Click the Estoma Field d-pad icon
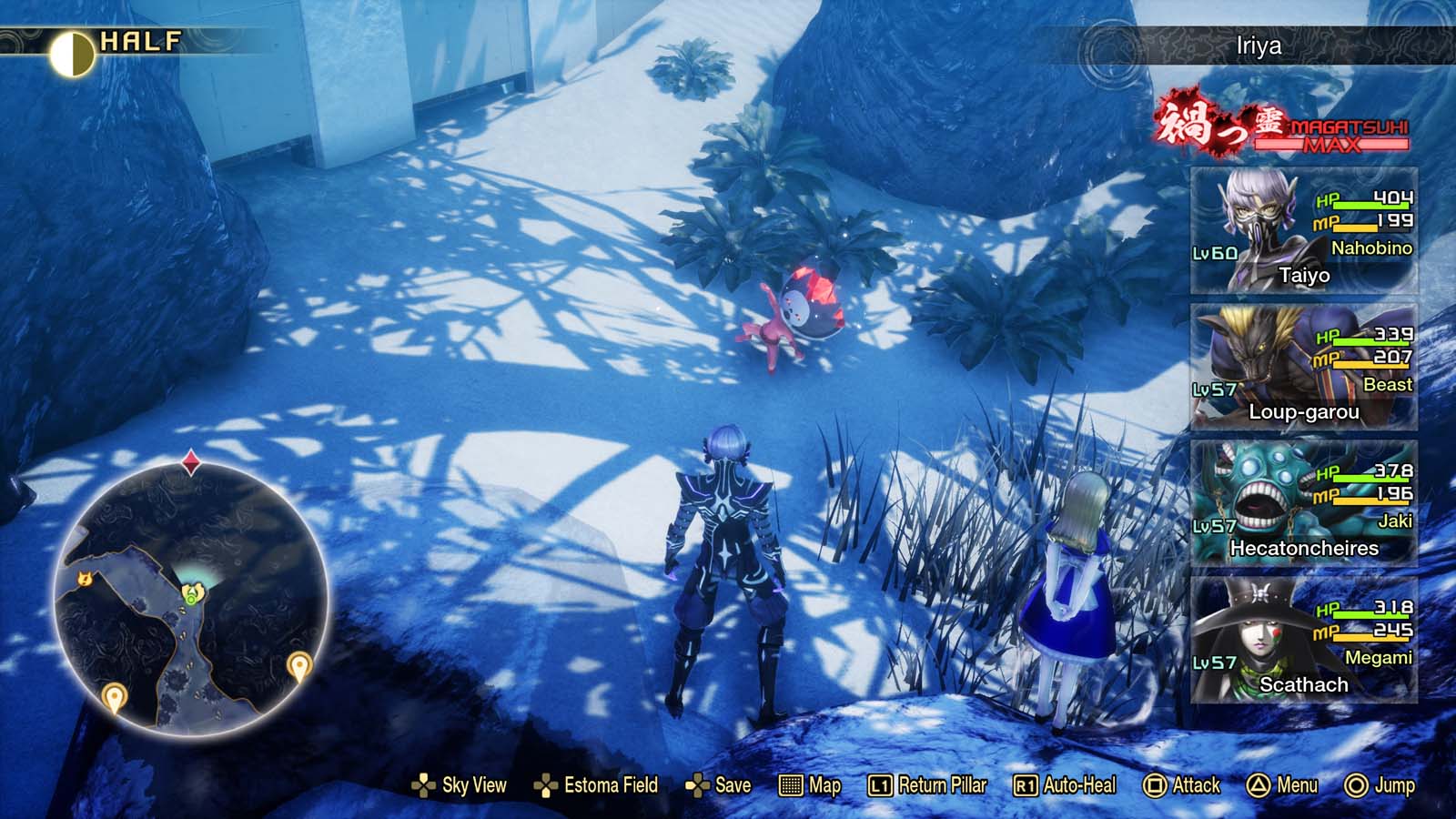This screenshot has height=819, width=1456. [x=546, y=784]
